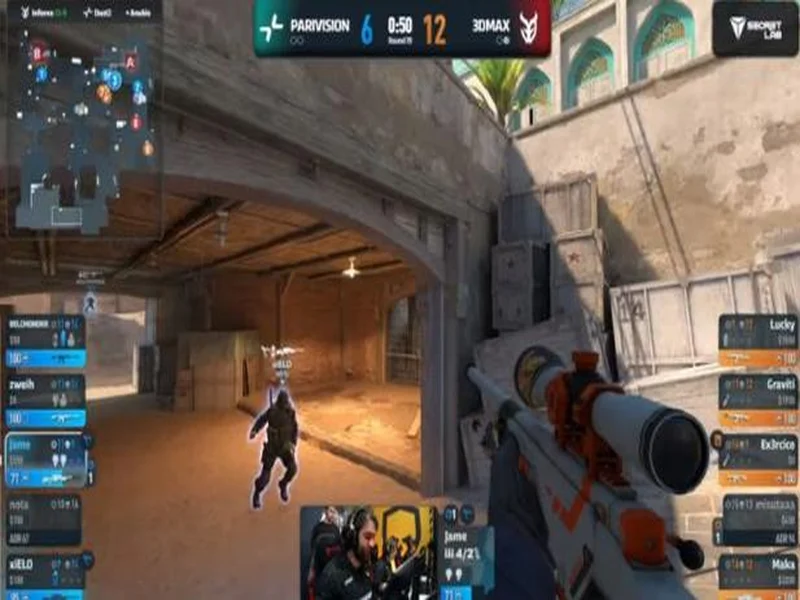Select the B bombsite marker on radar
This screenshot has width=800, height=600.
[x=37, y=50]
